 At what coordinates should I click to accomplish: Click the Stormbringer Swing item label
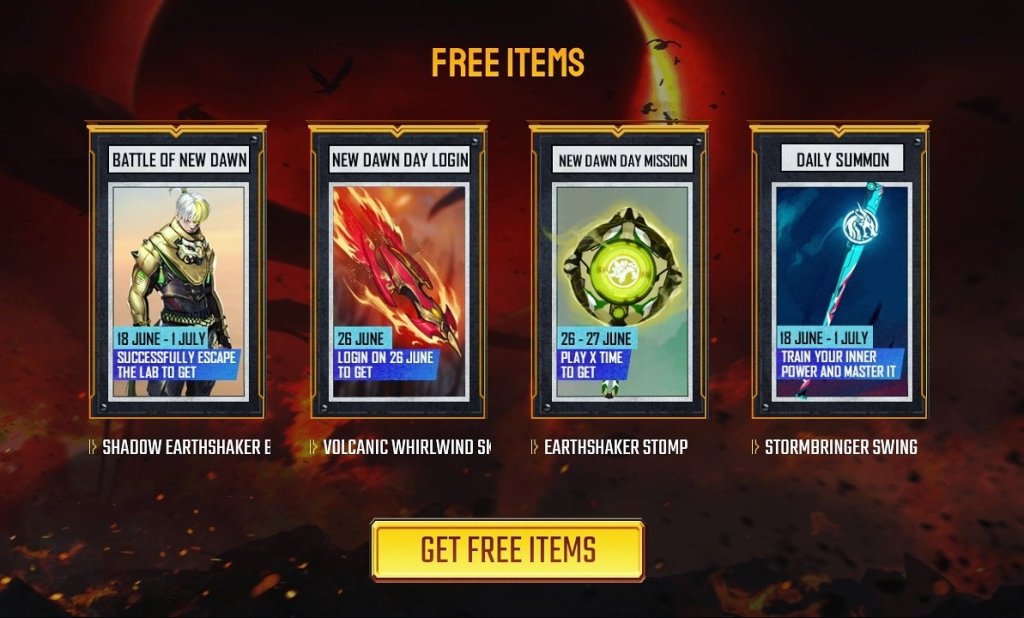point(840,447)
